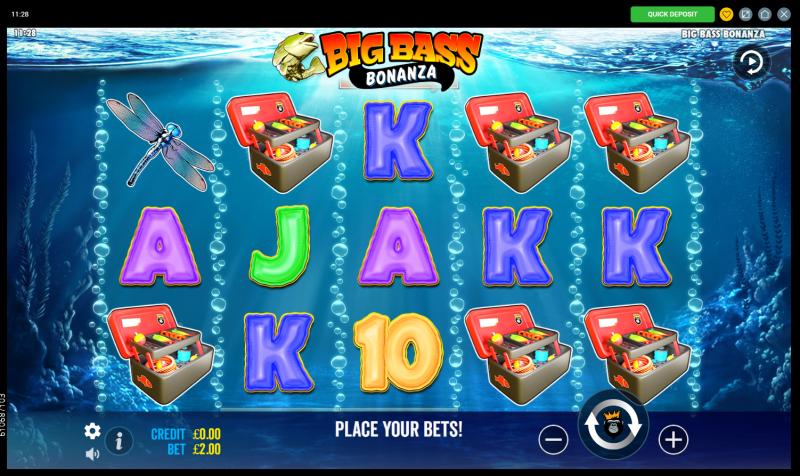Decrease the bet with the minus button
This screenshot has width=800, height=476.
point(553,439)
